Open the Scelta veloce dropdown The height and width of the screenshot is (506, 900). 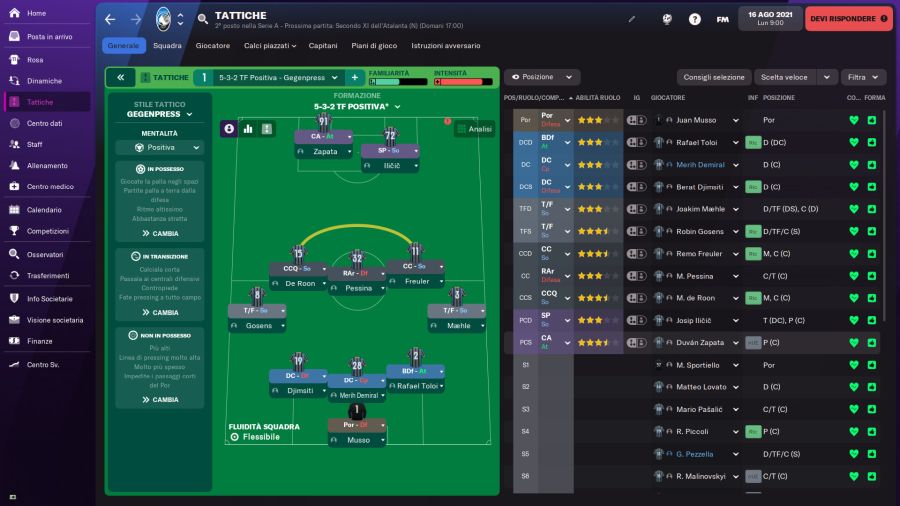[795, 77]
